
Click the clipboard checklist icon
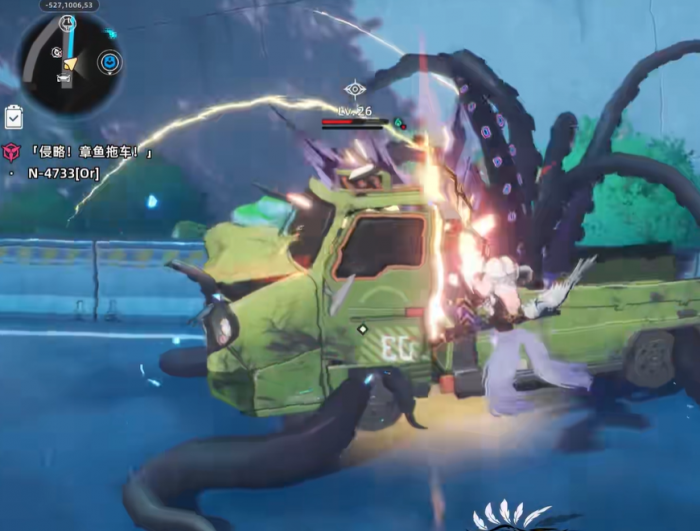coord(13,116)
